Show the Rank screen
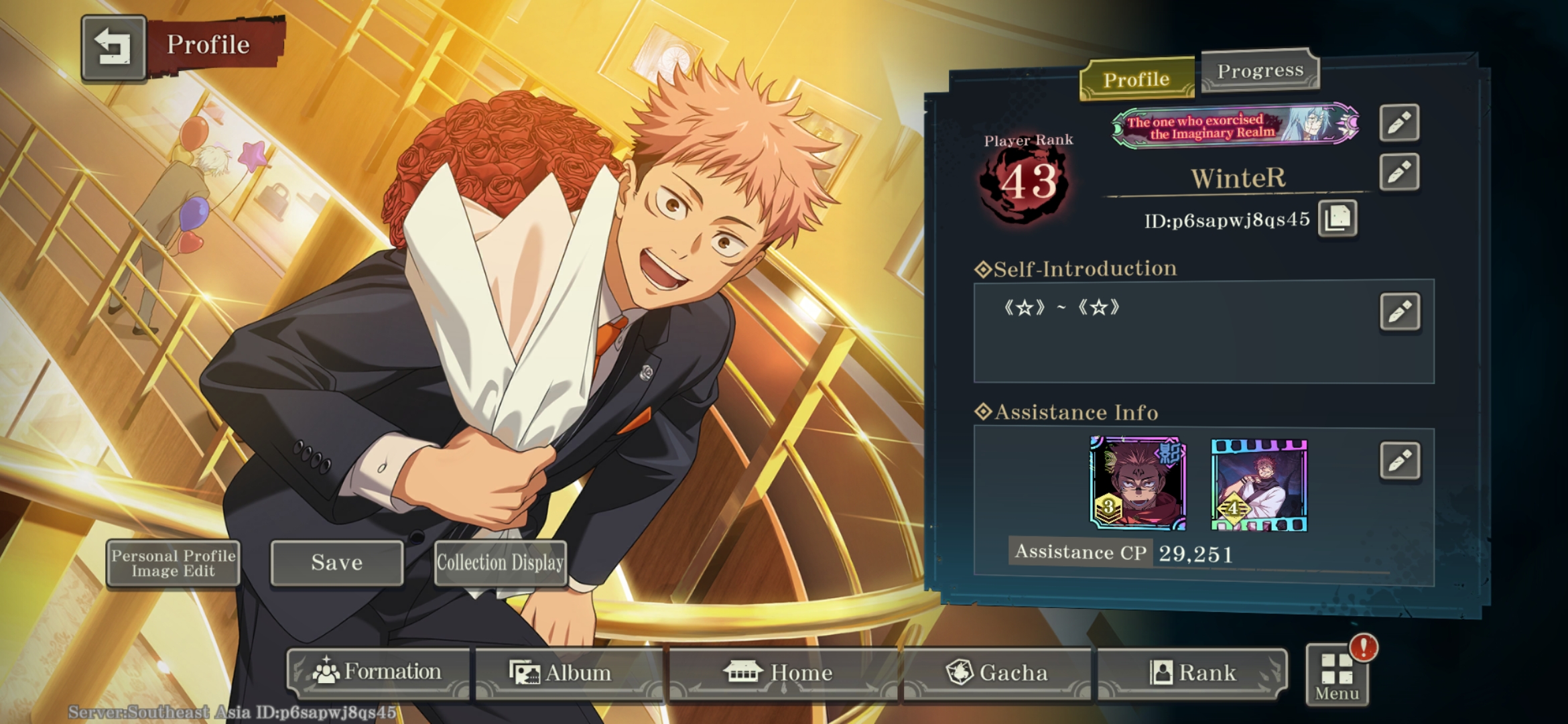The width and height of the screenshot is (1568, 724). [x=1193, y=672]
